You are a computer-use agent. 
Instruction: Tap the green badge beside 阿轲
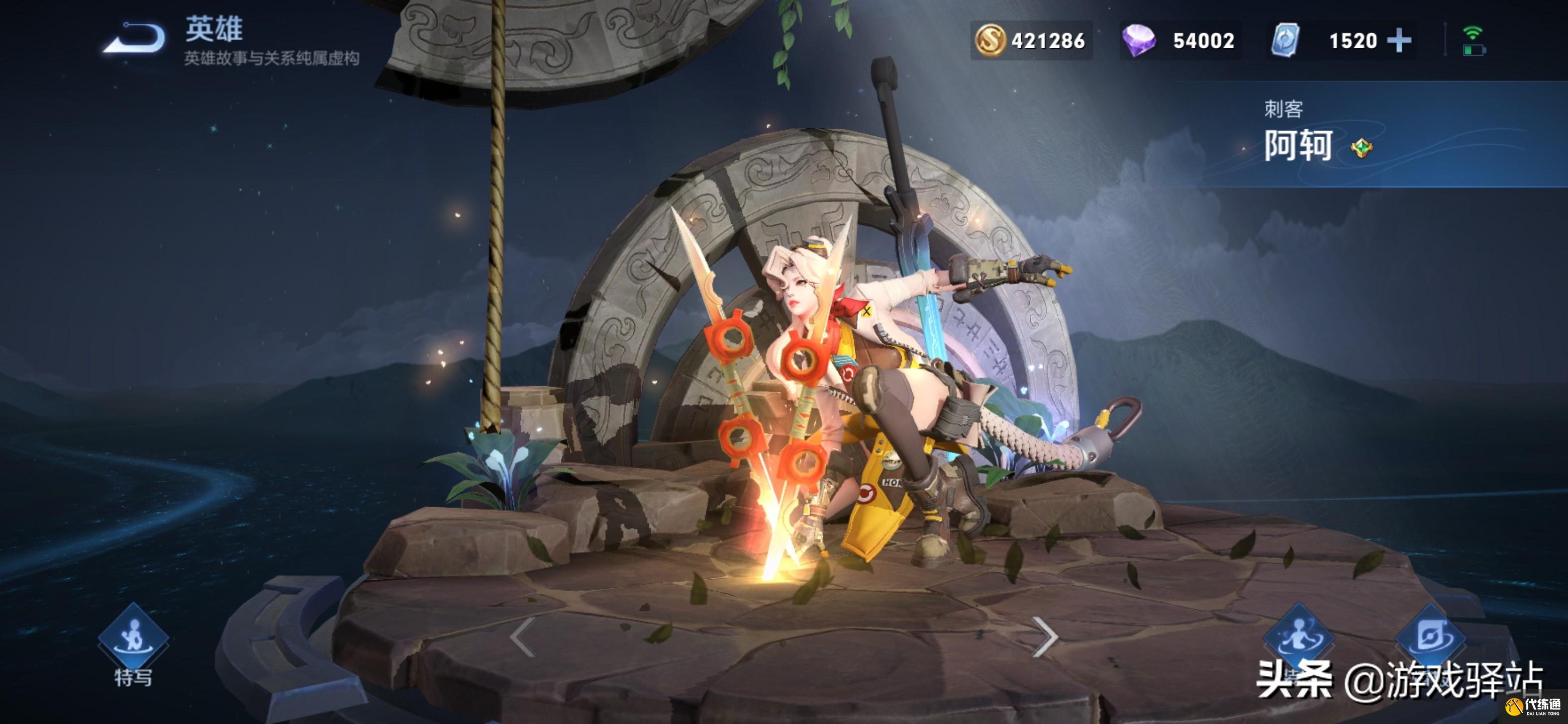tap(1361, 148)
